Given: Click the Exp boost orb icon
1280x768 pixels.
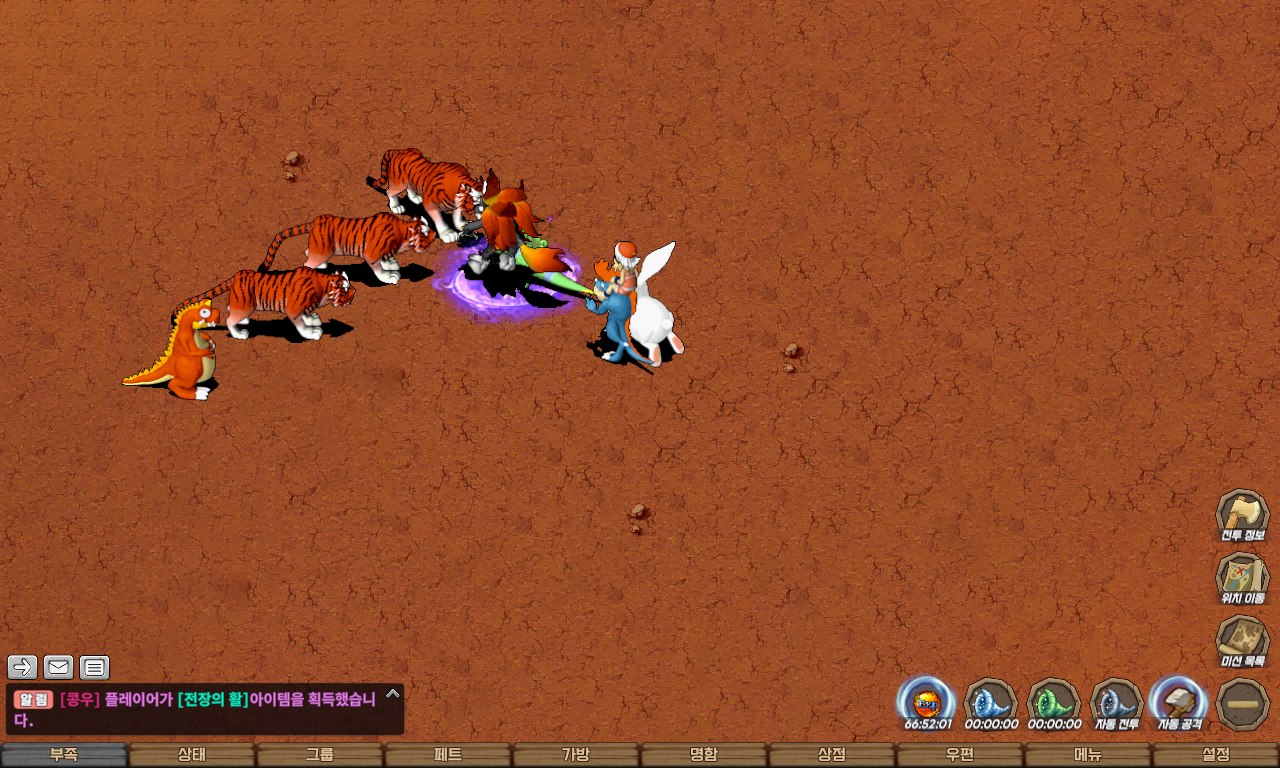Looking at the screenshot, I should [x=927, y=703].
